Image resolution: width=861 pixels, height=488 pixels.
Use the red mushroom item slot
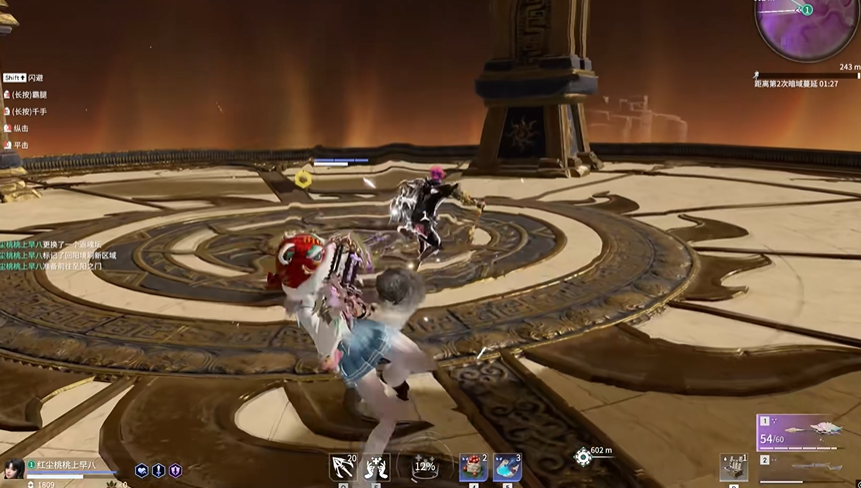click(x=473, y=467)
